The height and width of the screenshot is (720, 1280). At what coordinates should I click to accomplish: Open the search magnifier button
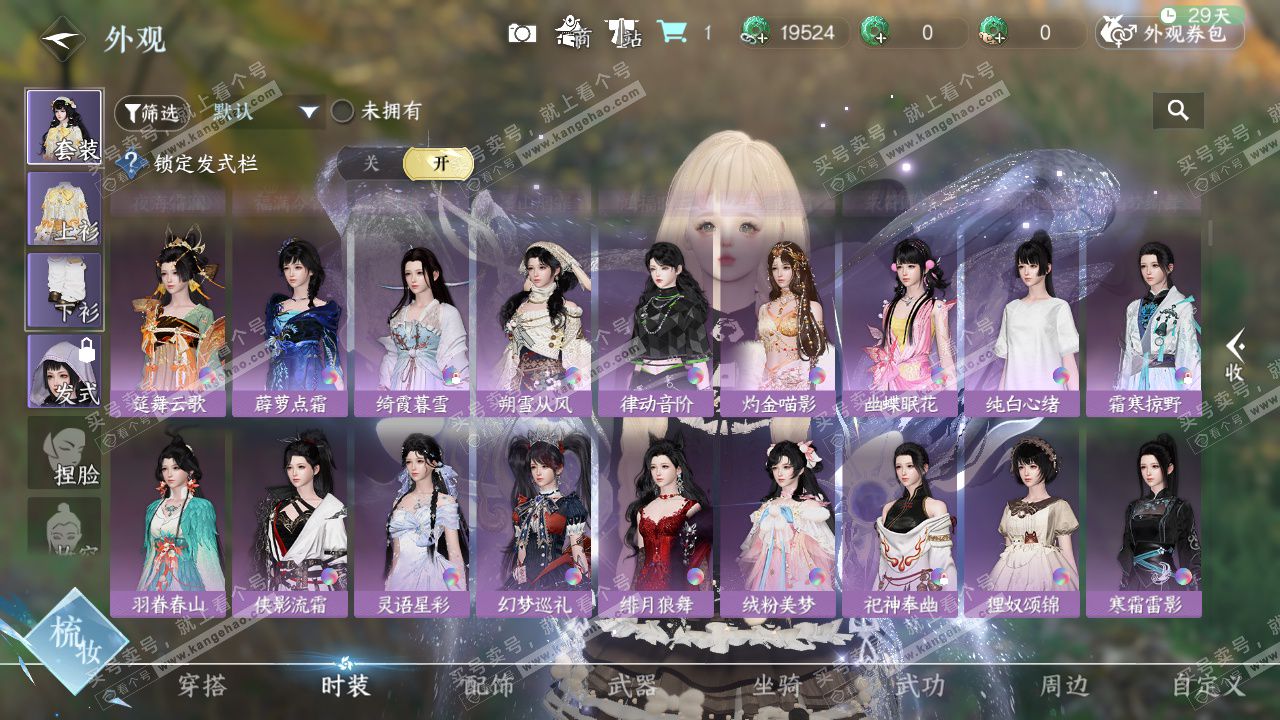(1178, 111)
